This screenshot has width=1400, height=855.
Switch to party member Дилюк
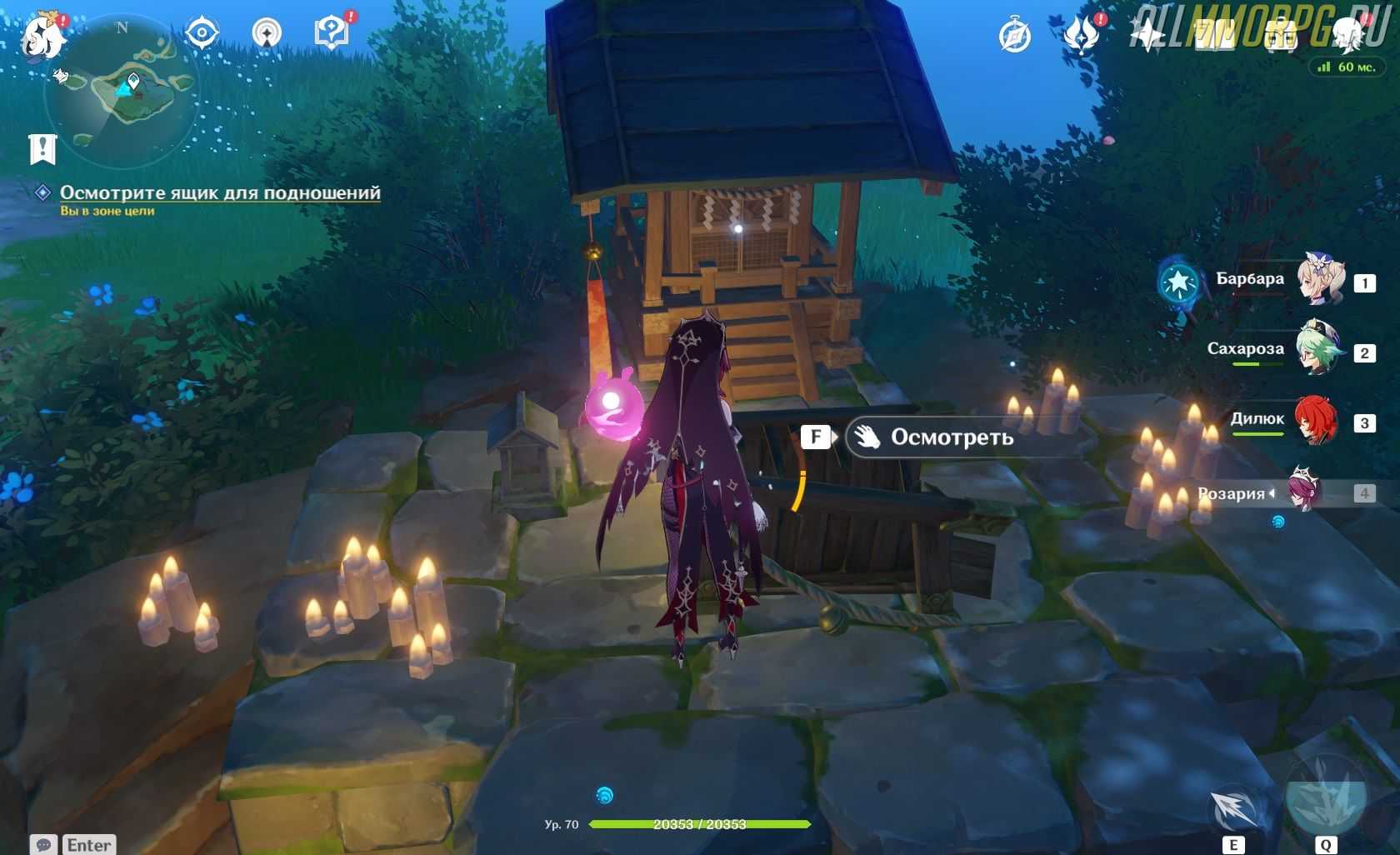click(1317, 421)
